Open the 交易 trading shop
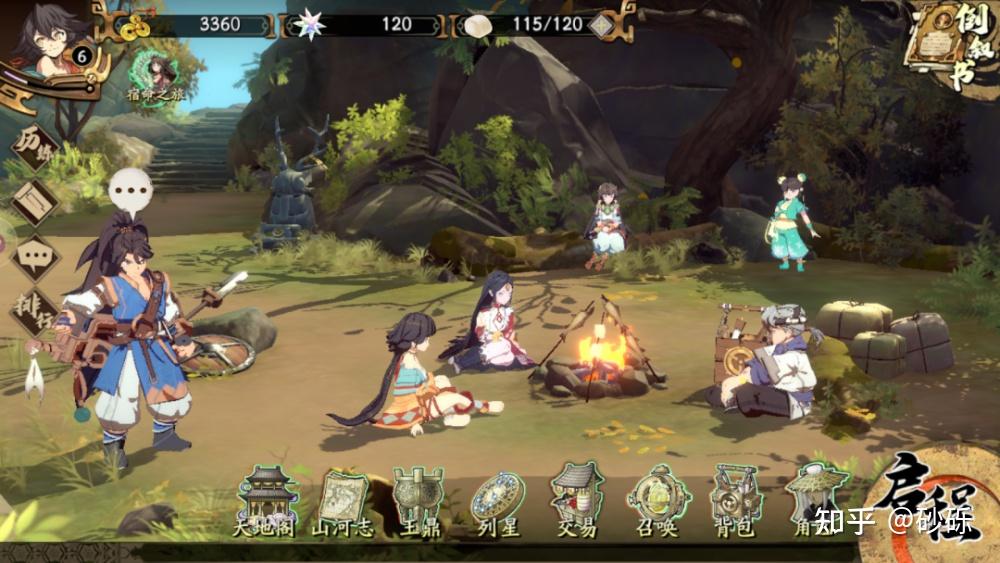Screen dimensions: 1000x563 click(x=576, y=498)
